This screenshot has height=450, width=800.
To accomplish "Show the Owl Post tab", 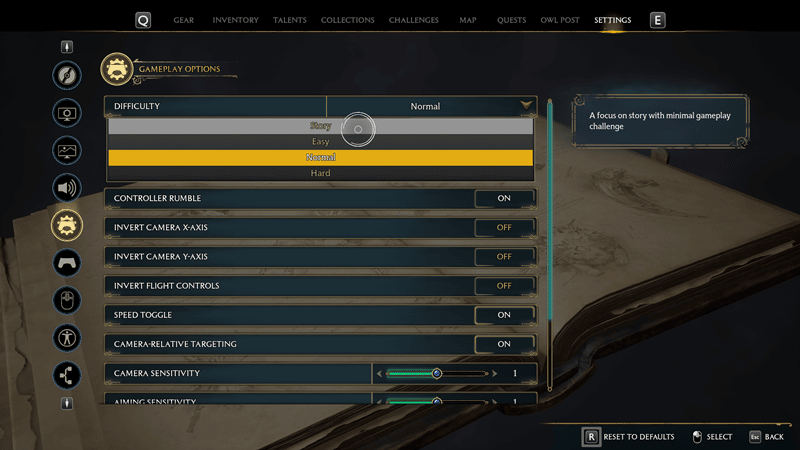I will tap(559, 20).
